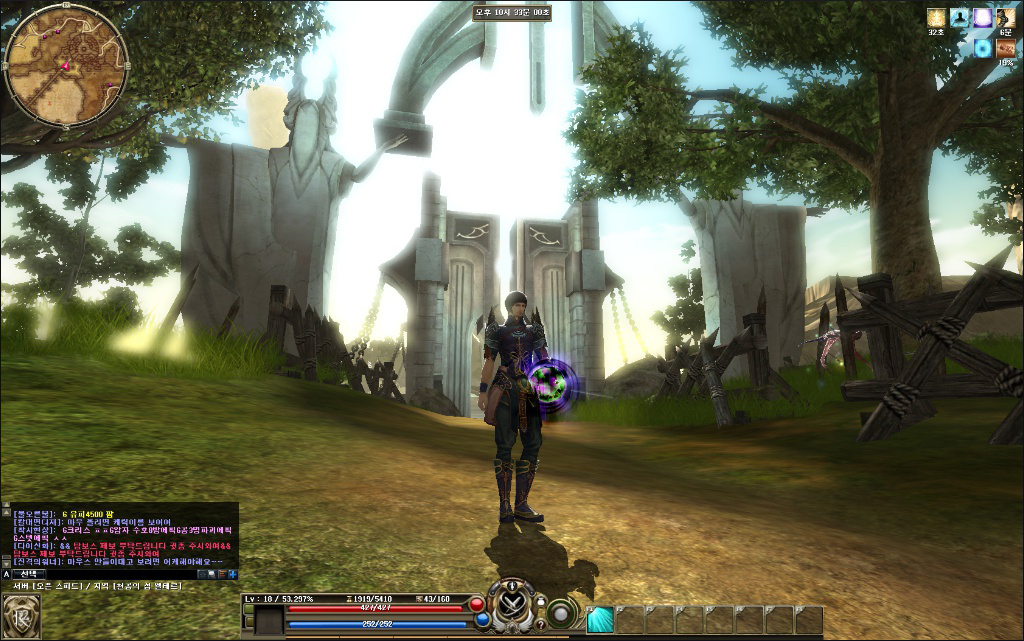Click the crossed-swords emblem on the status bar
1024x641 pixels.
[513, 605]
